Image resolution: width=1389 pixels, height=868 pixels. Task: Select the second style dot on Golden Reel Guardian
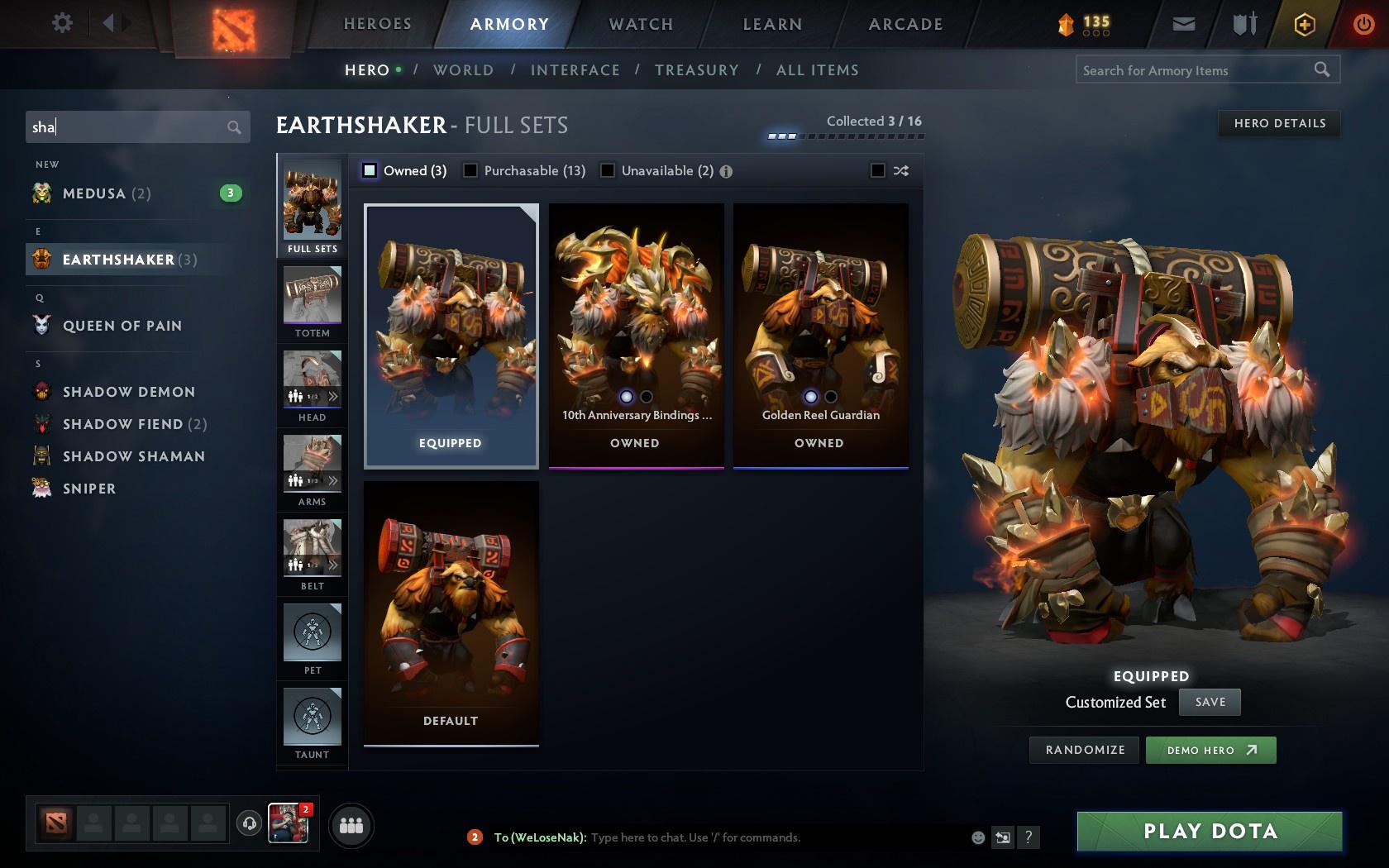(x=829, y=397)
